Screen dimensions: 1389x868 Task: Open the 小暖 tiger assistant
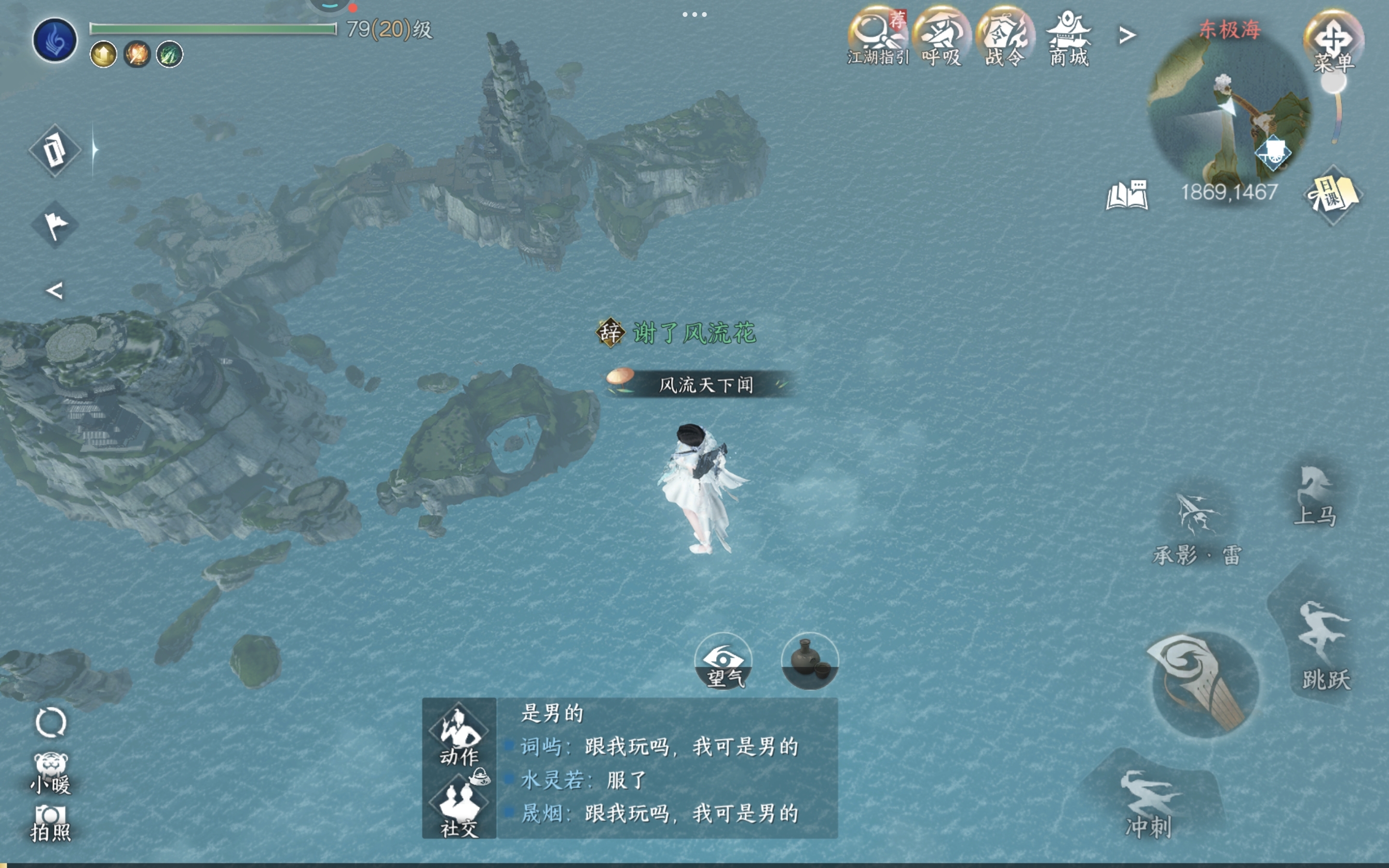click(51, 773)
